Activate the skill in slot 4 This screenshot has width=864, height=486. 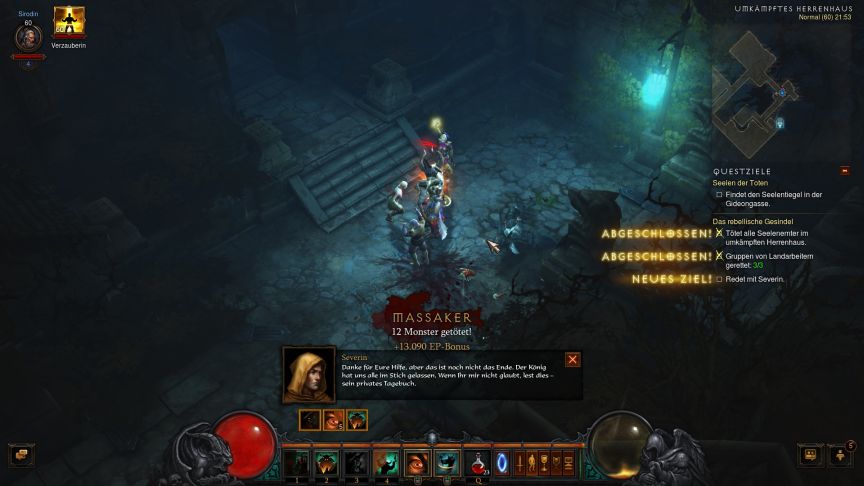[x=386, y=463]
